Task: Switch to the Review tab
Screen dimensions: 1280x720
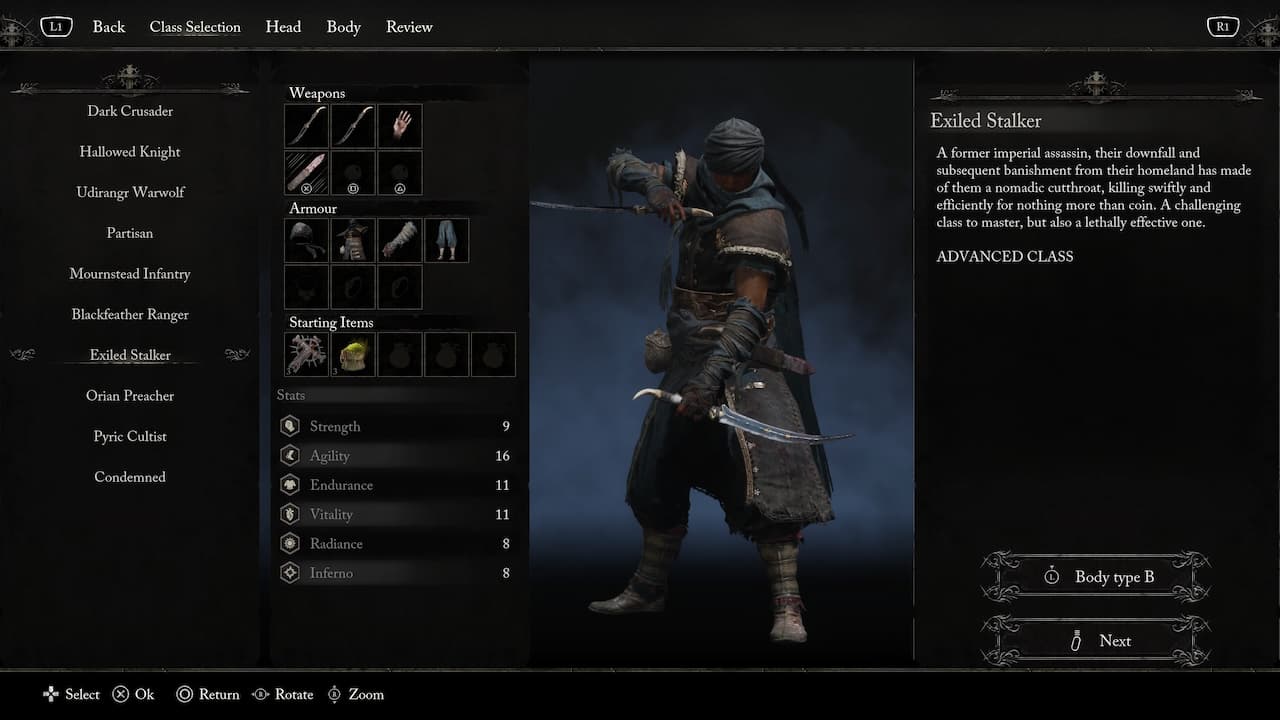Action: coord(409,27)
